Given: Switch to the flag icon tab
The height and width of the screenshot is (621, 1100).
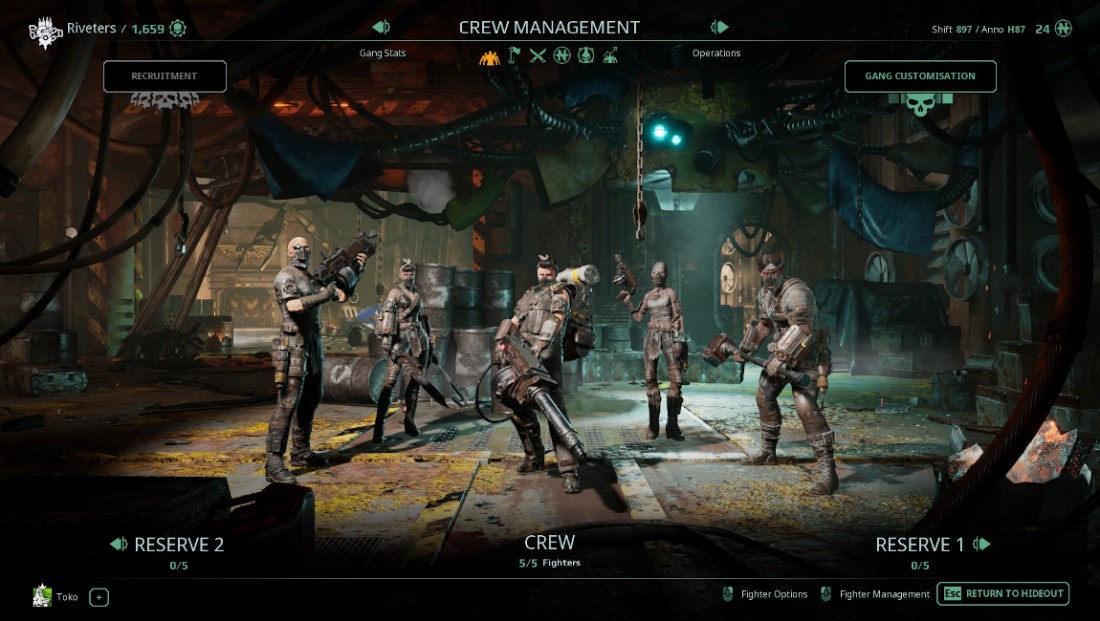Looking at the screenshot, I should point(514,55).
